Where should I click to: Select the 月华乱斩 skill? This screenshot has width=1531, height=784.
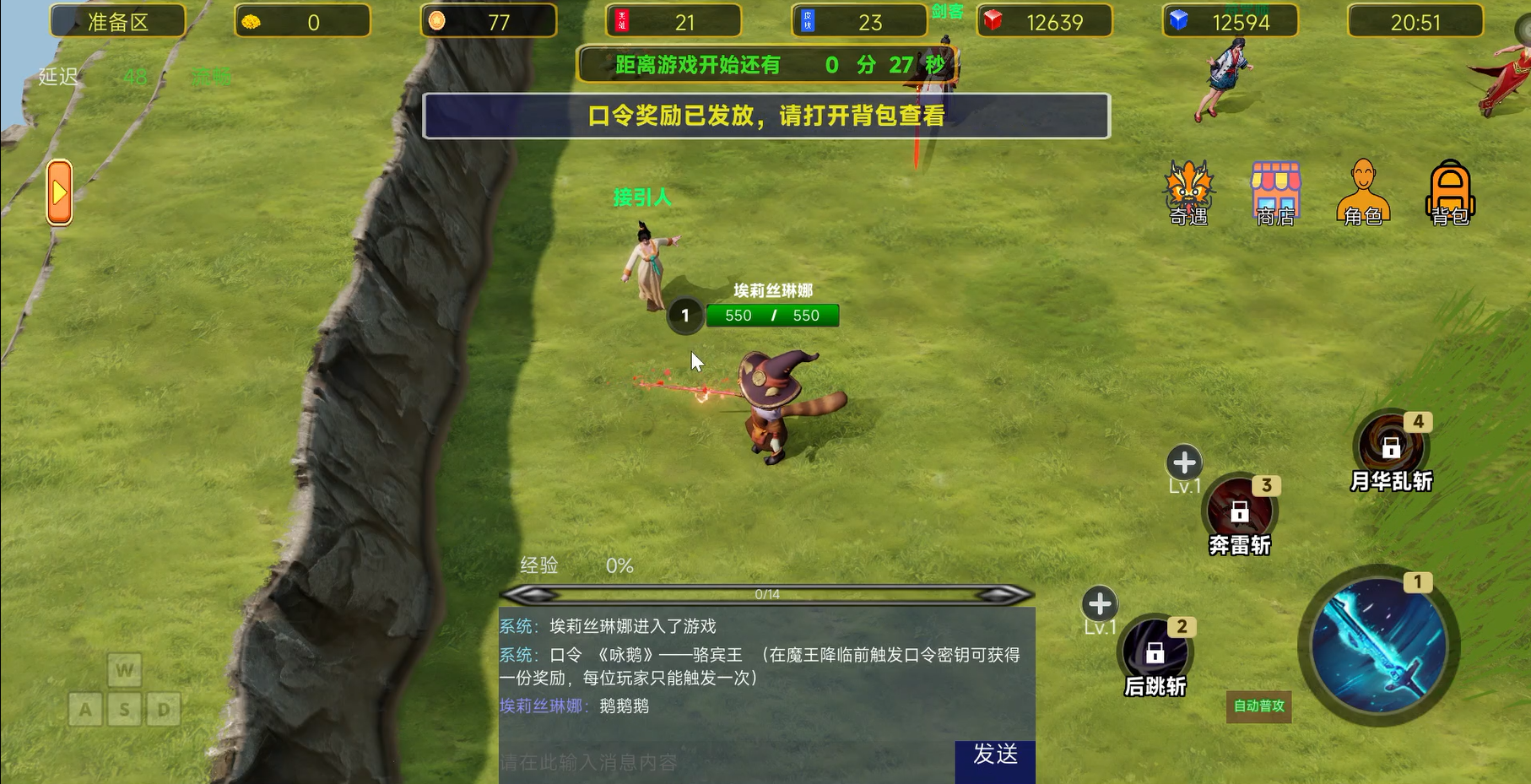point(1392,440)
